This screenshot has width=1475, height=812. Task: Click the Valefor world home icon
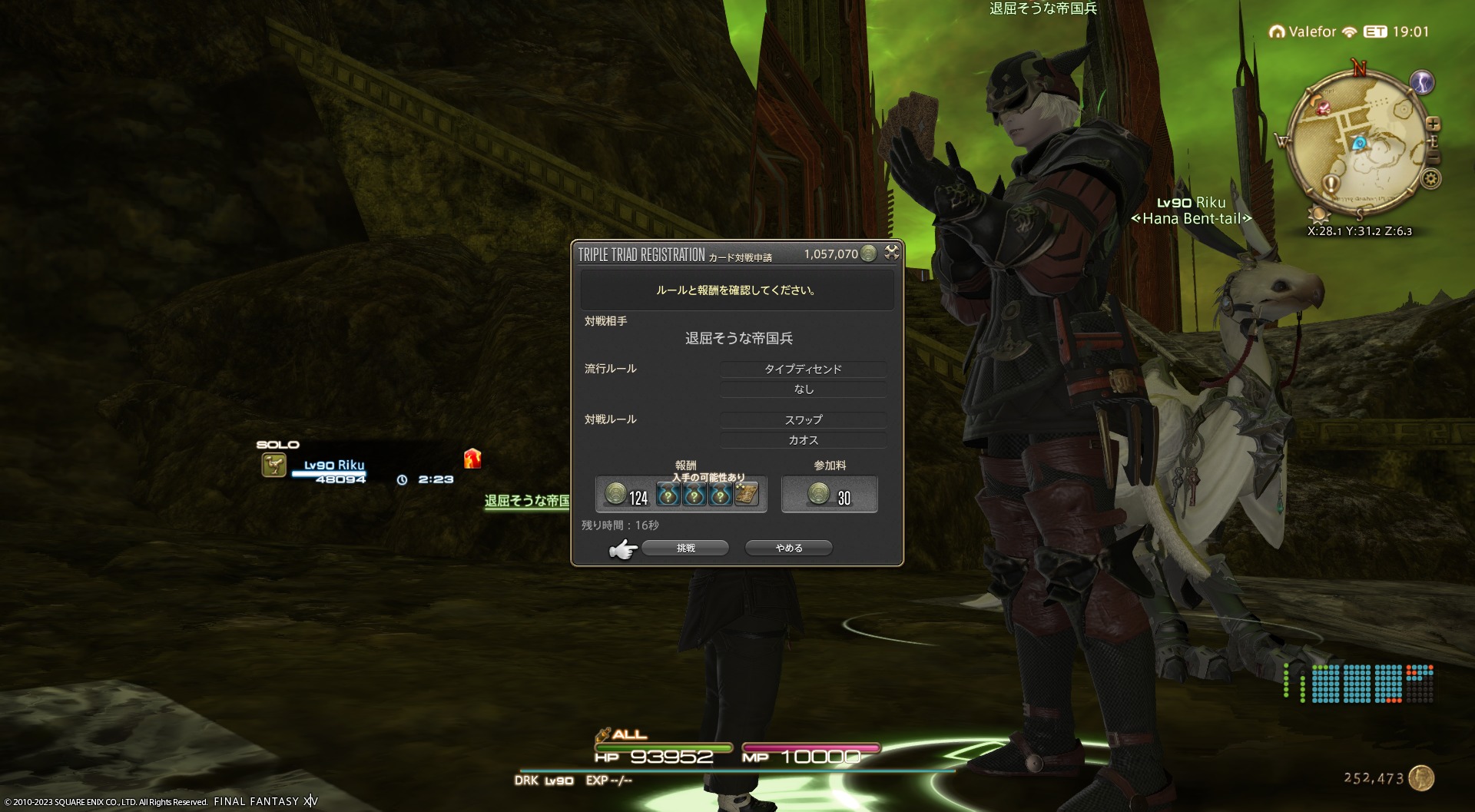pos(1277,32)
